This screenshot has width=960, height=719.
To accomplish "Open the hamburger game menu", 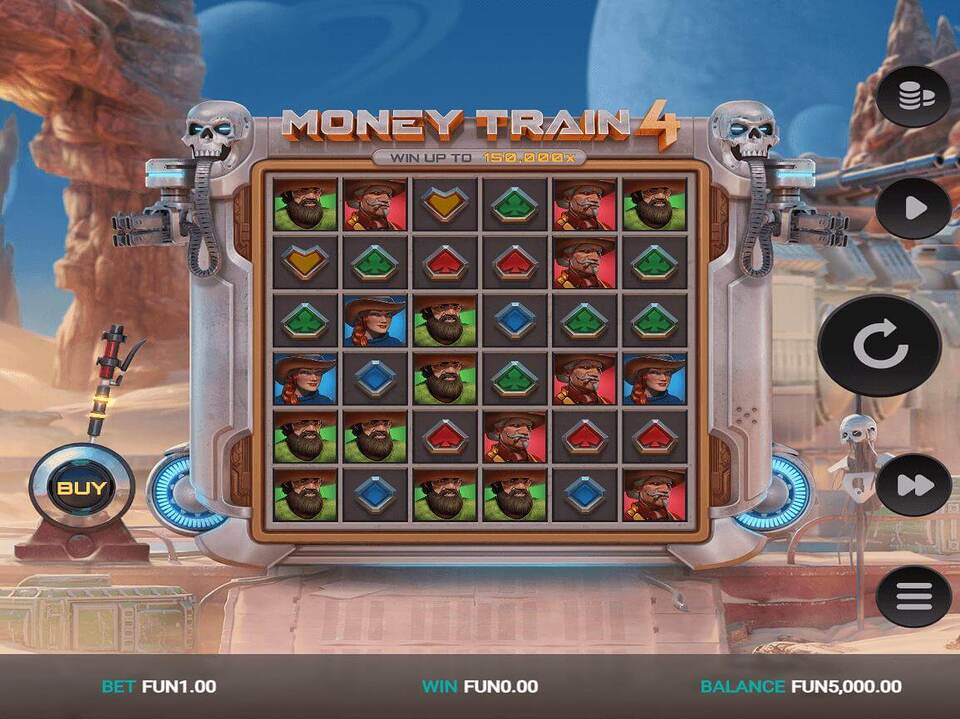I will point(913,597).
